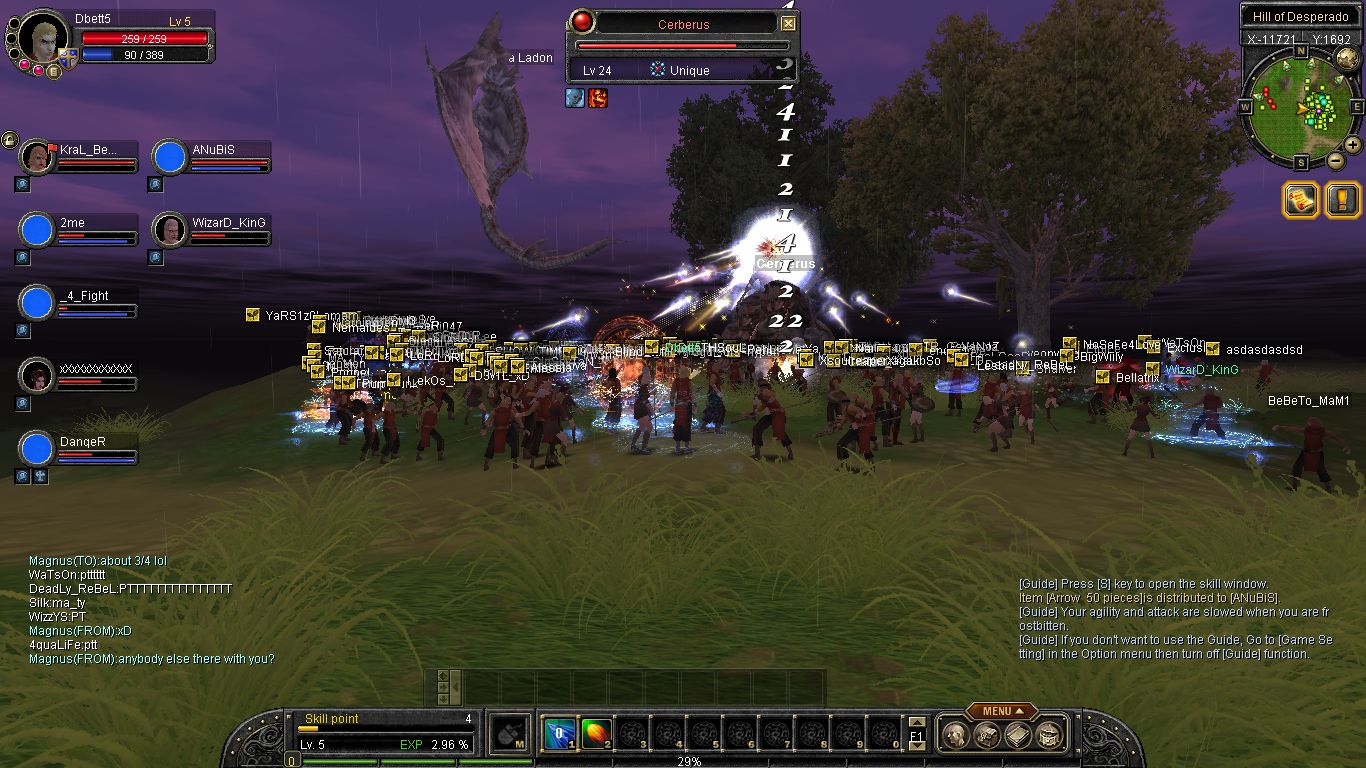Viewport: 1366px width, 768px height.
Task: Use the orange item in hotbar slot 2
Action: click(x=595, y=735)
